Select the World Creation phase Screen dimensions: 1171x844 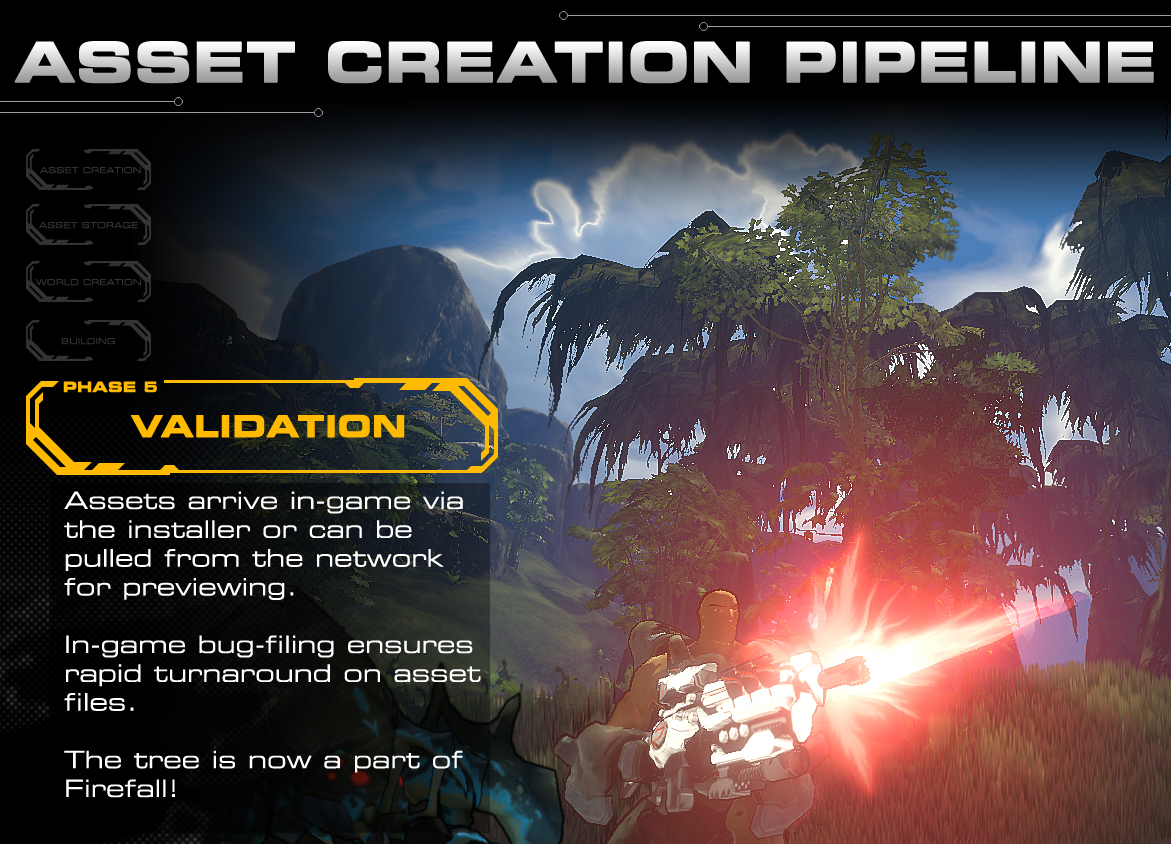click(89, 282)
